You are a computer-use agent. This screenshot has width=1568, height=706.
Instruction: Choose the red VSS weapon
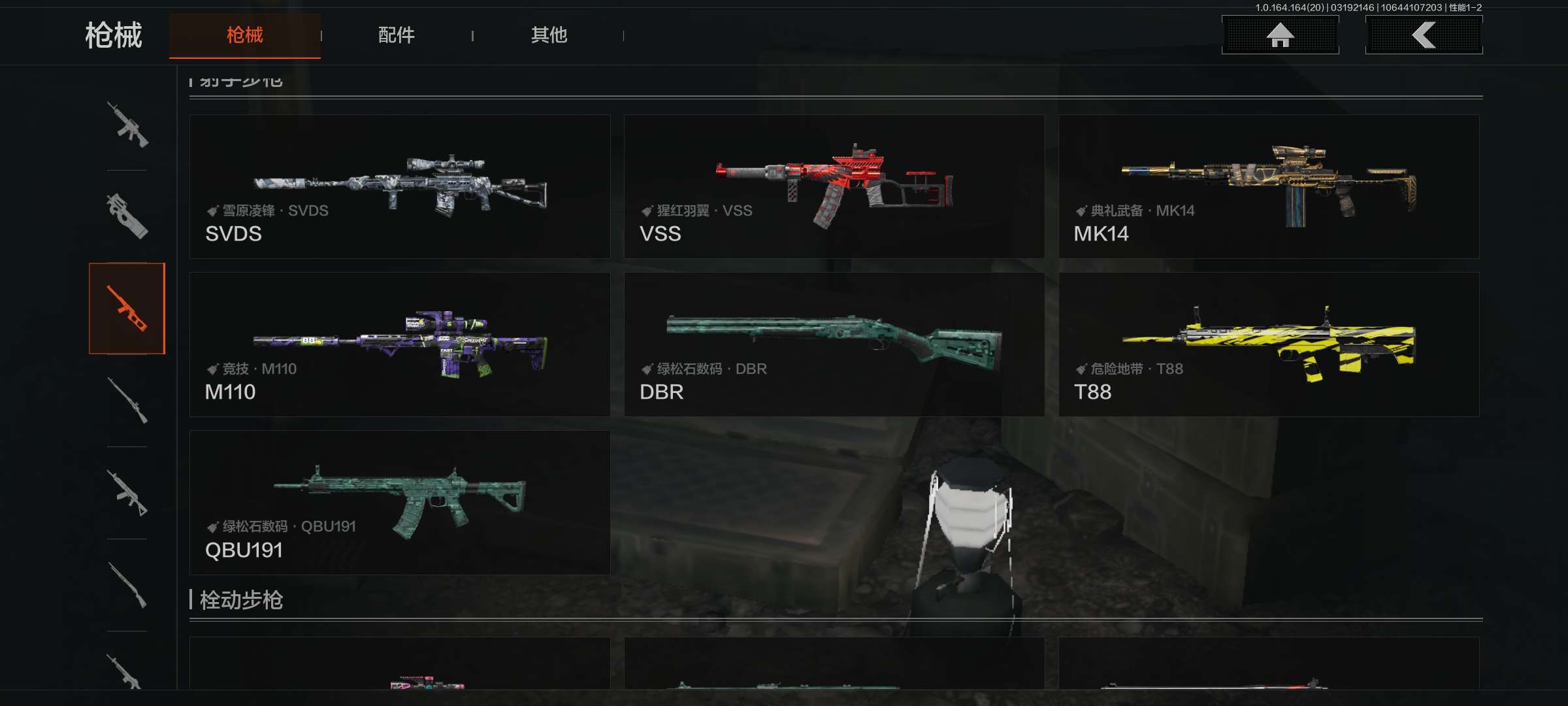834,187
